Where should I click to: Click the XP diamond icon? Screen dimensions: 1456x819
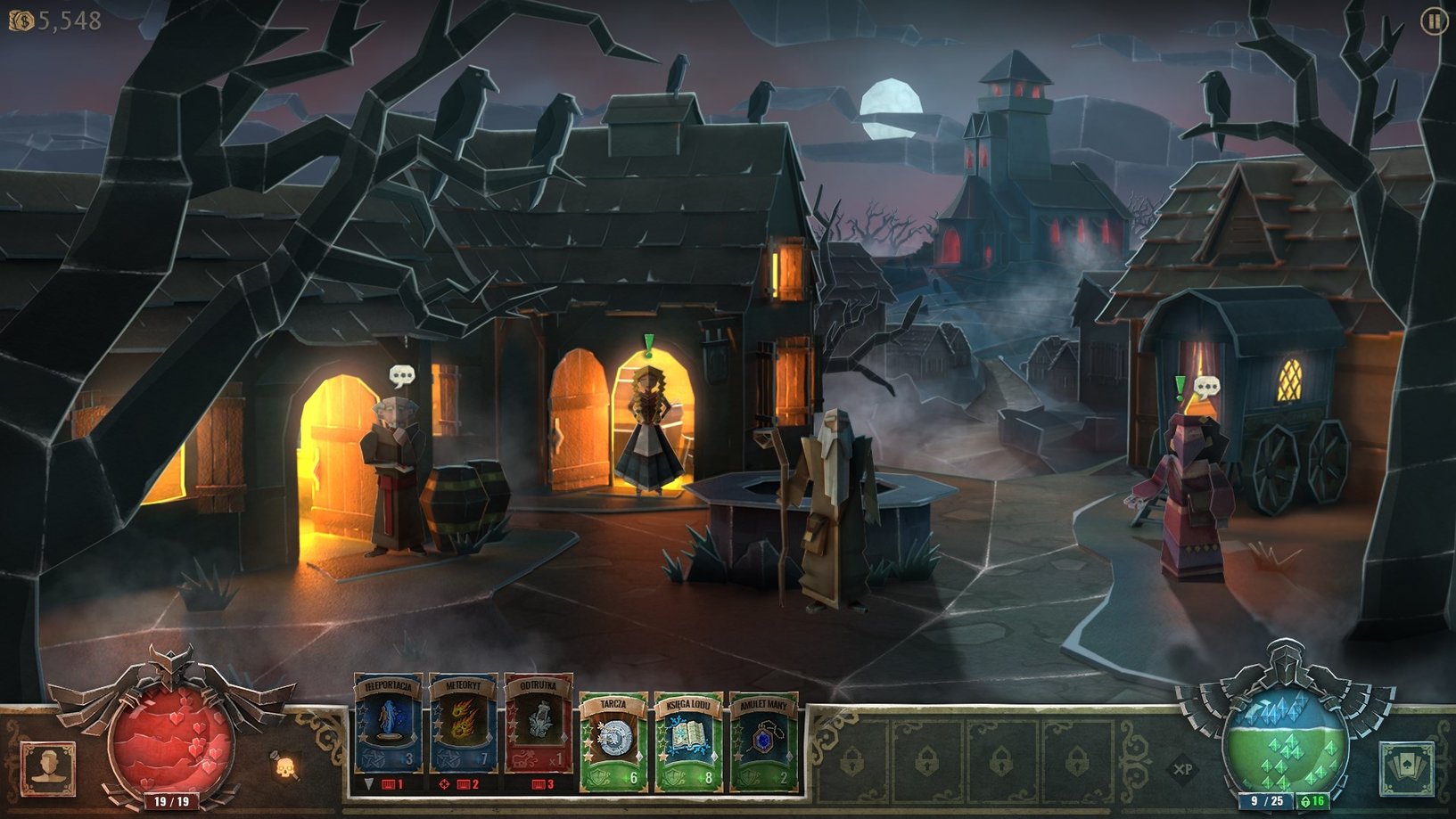[1183, 768]
